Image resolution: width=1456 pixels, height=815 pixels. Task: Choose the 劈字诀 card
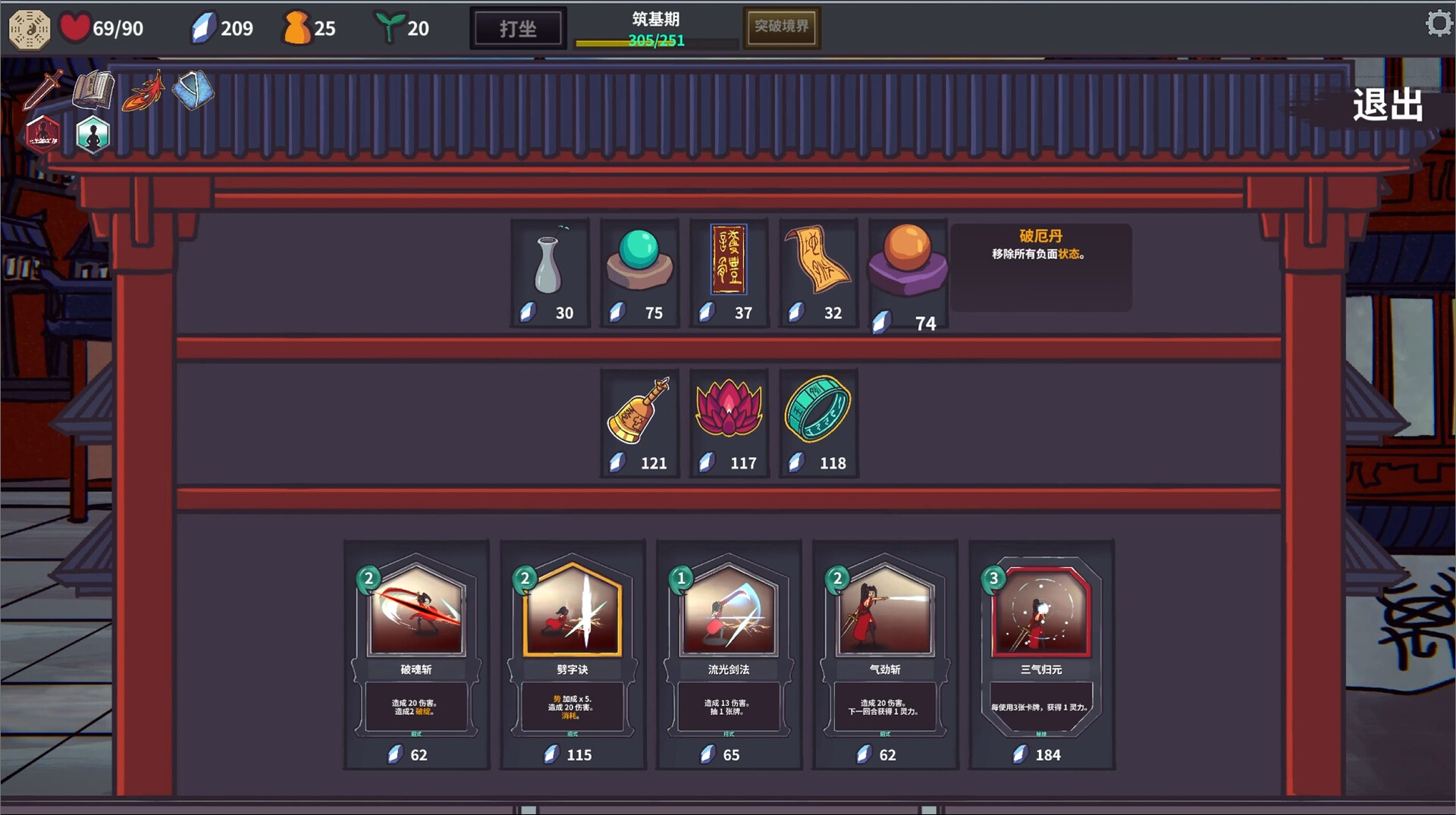tap(573, 654)
